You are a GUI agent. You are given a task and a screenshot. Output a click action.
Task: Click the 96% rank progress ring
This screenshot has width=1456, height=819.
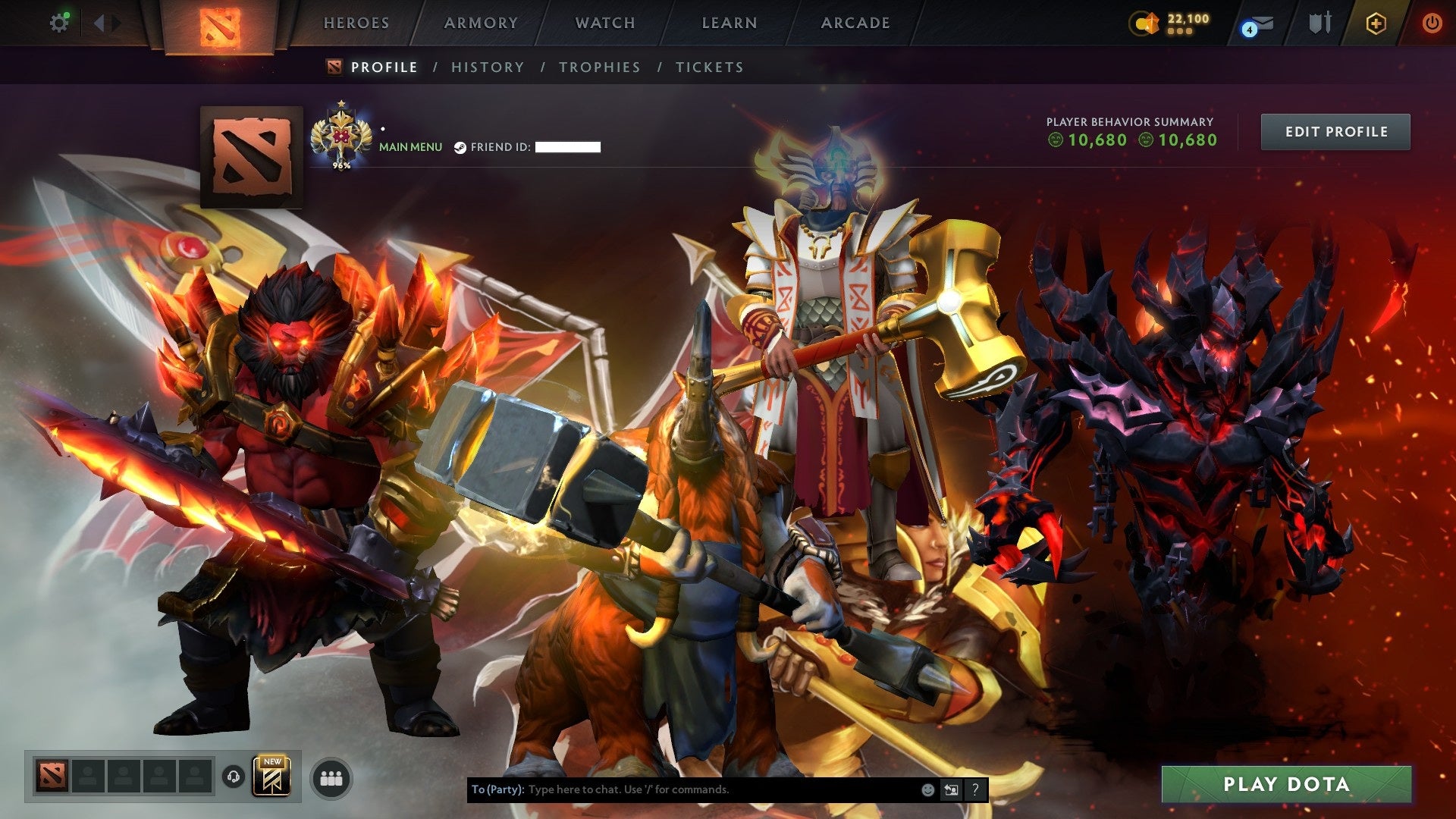pyautogui.click(x=343, y=136)
